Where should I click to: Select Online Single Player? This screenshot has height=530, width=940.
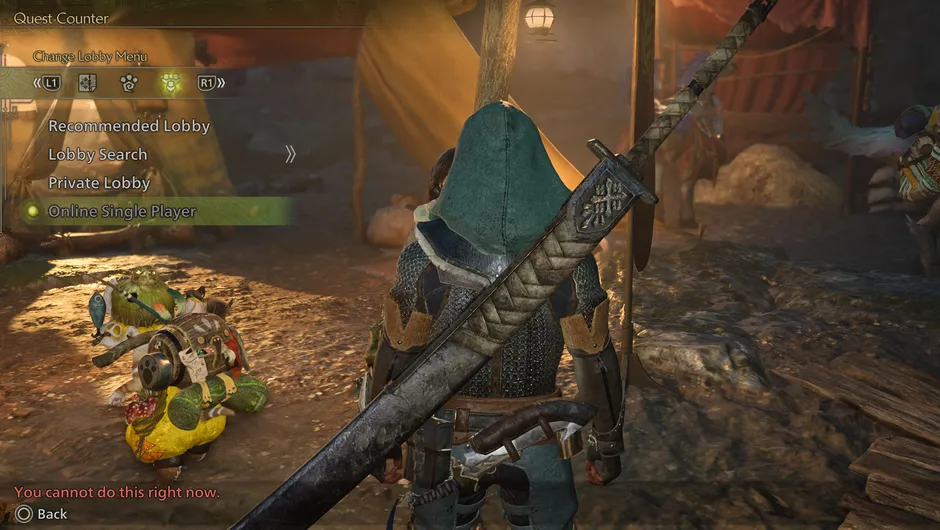122,211
